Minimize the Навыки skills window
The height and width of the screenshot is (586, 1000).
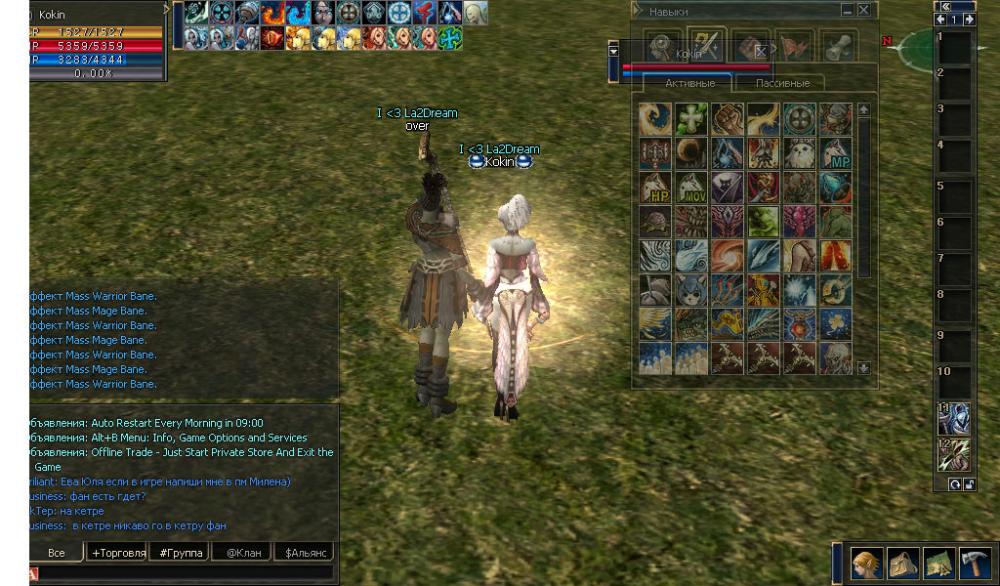pyautogui.click(x=848, y=10)
